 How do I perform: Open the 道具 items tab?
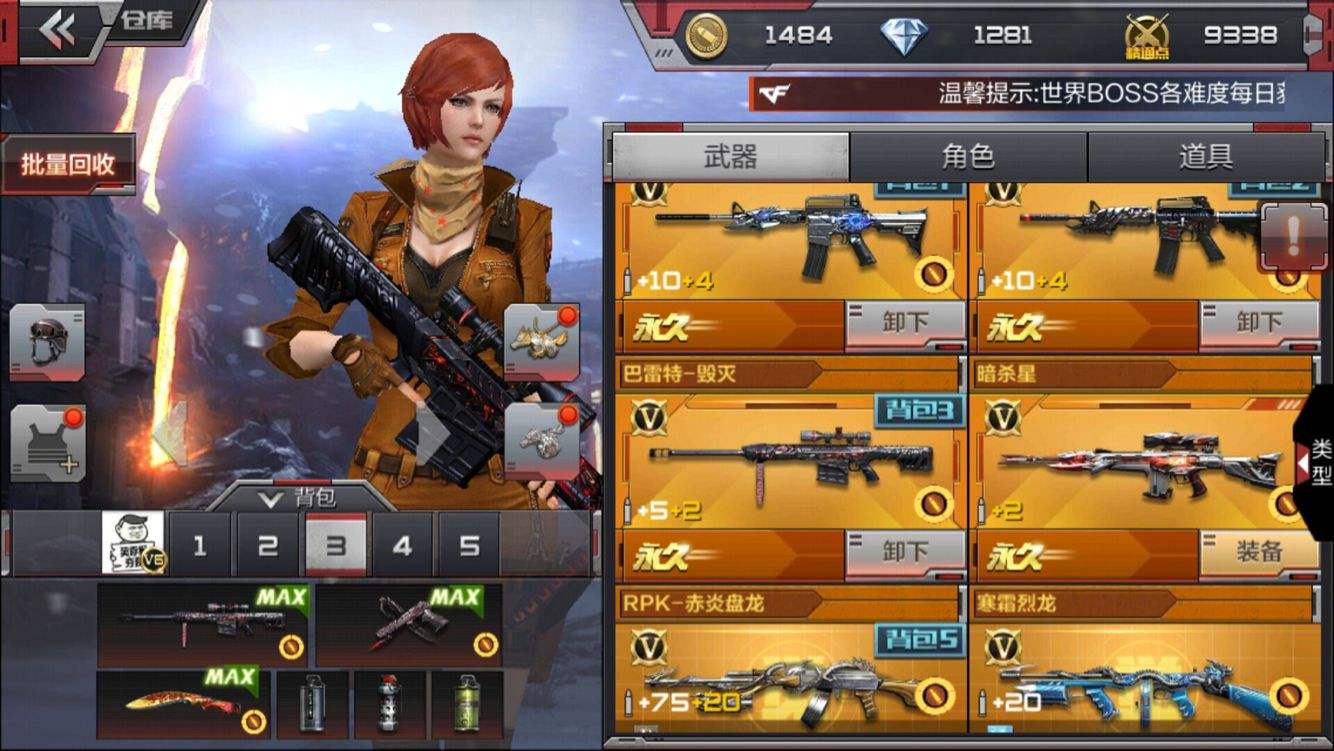click(1205, 157)
